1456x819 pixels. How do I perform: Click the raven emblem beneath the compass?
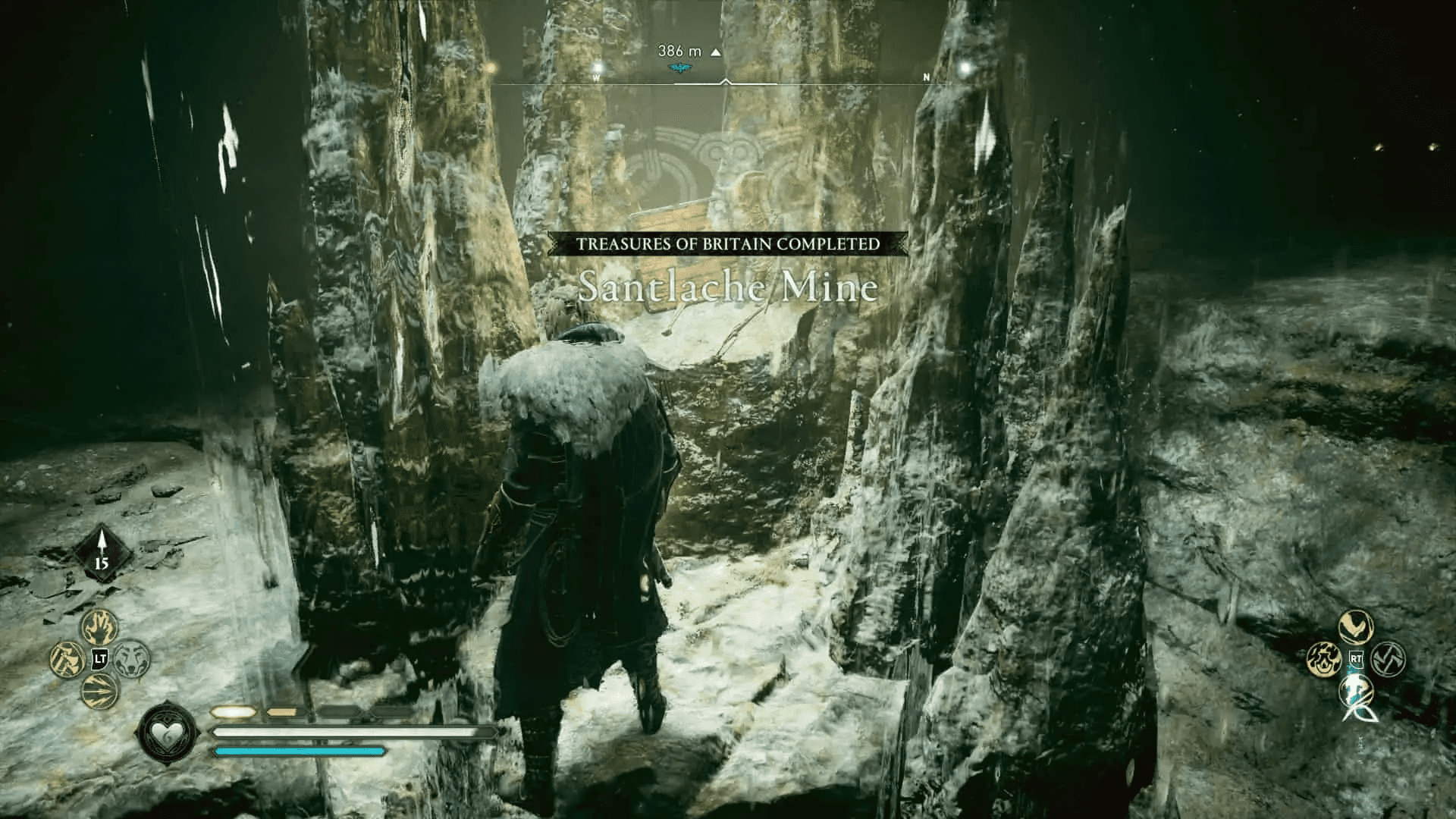[679, 67]
